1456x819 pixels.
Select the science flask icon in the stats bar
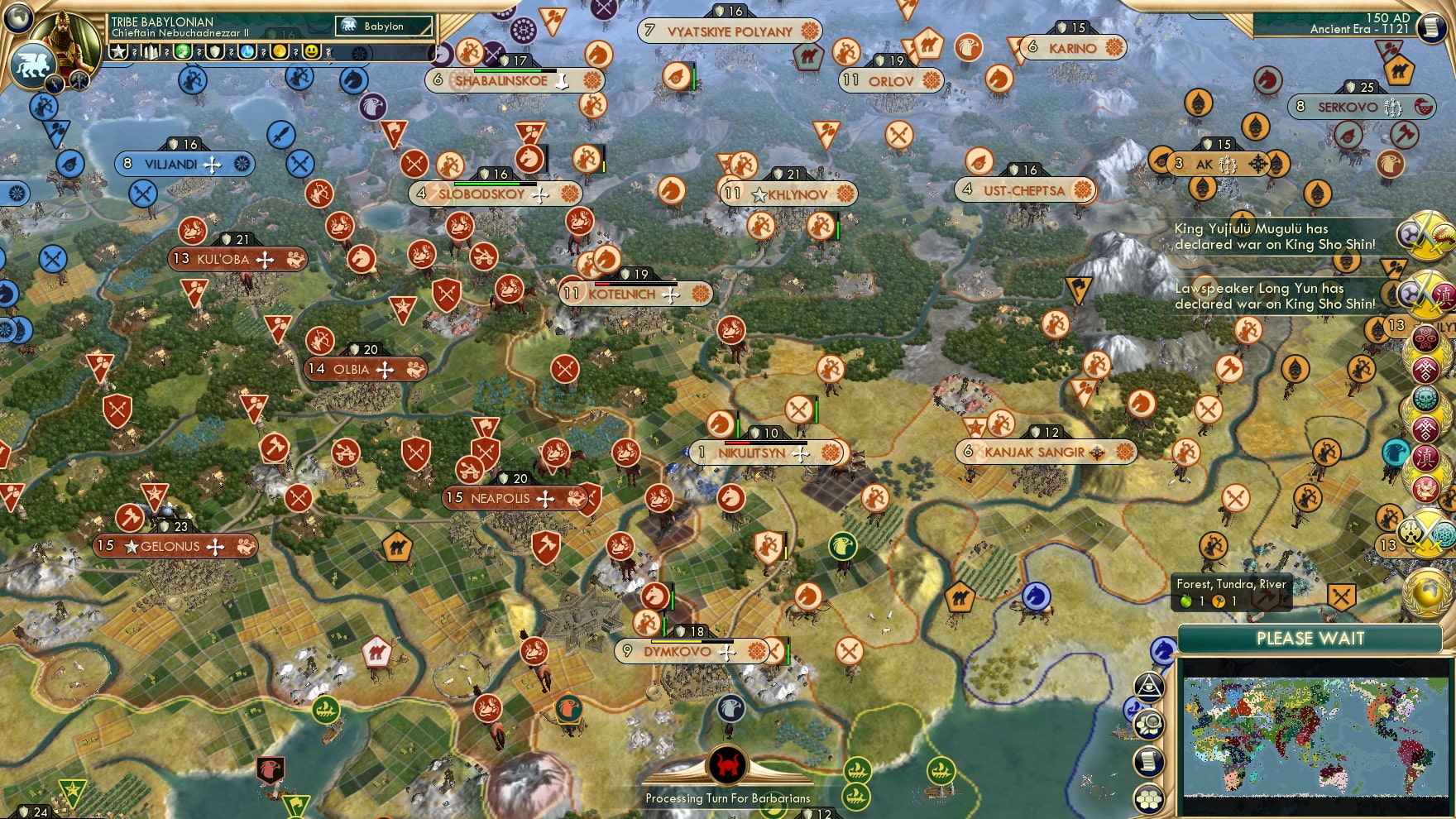[246, 51]
